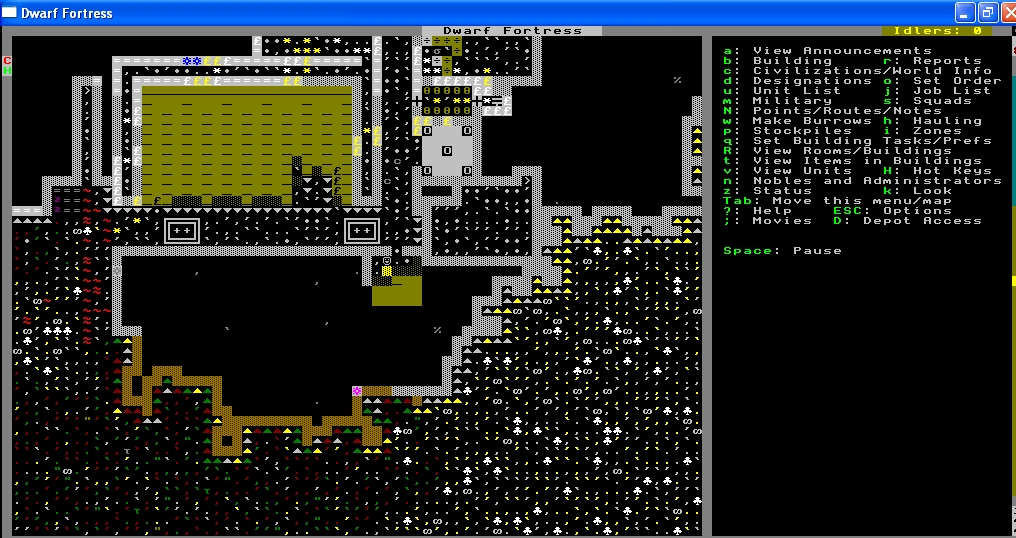Screen dimensions: 1016x538
Task: Minimize the Dwarf Fortress window
Action: (x=964, y=13)
